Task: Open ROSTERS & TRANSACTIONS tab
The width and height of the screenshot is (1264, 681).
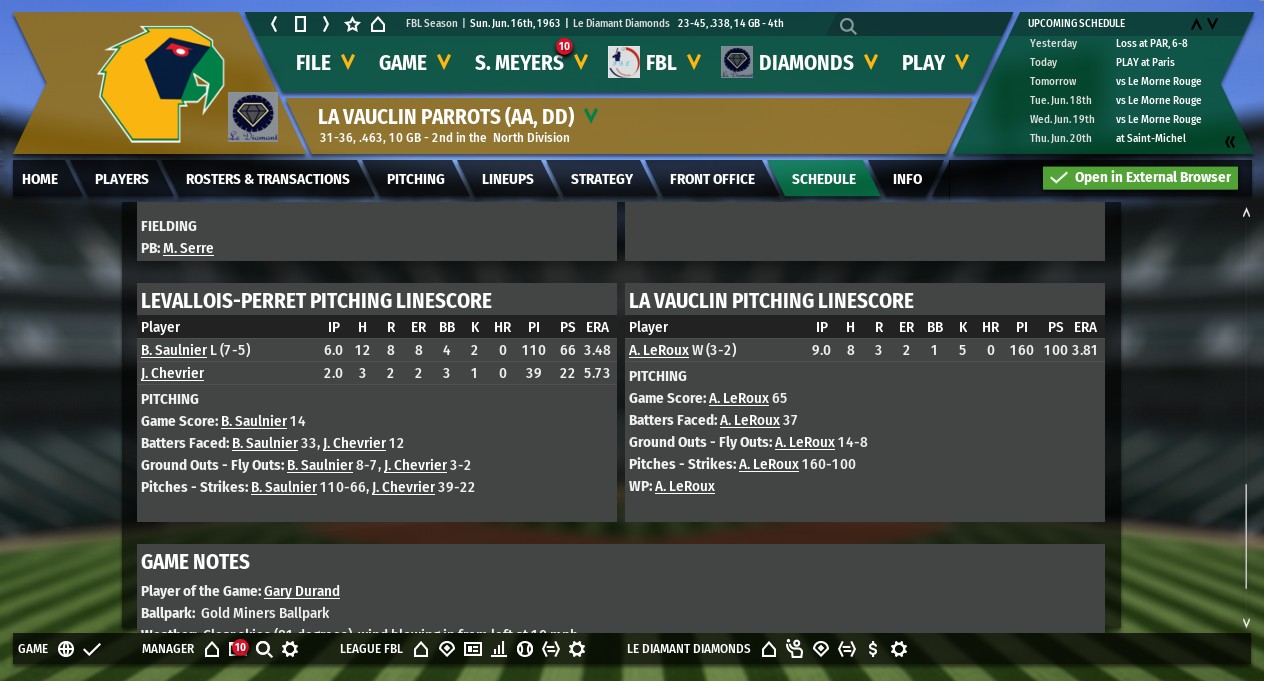Action: 268,179
